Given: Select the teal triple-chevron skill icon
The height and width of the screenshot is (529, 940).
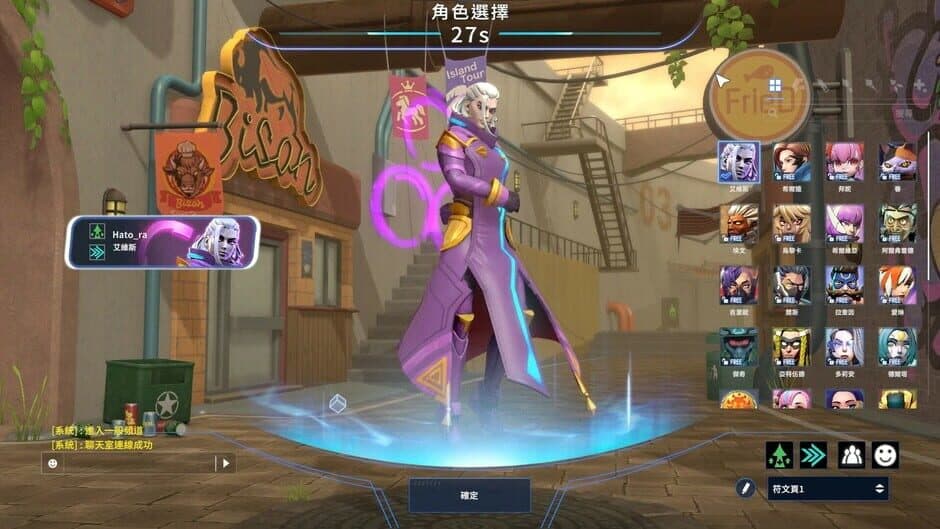Looking at the screenshot, I should point(814,455).
